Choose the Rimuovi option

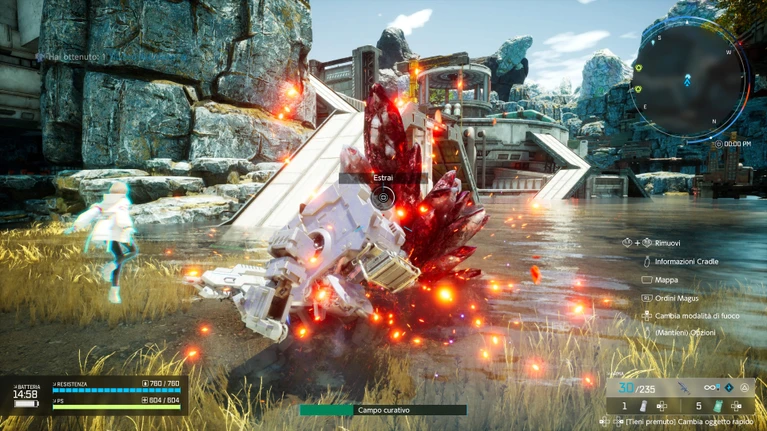click(667, 243)
